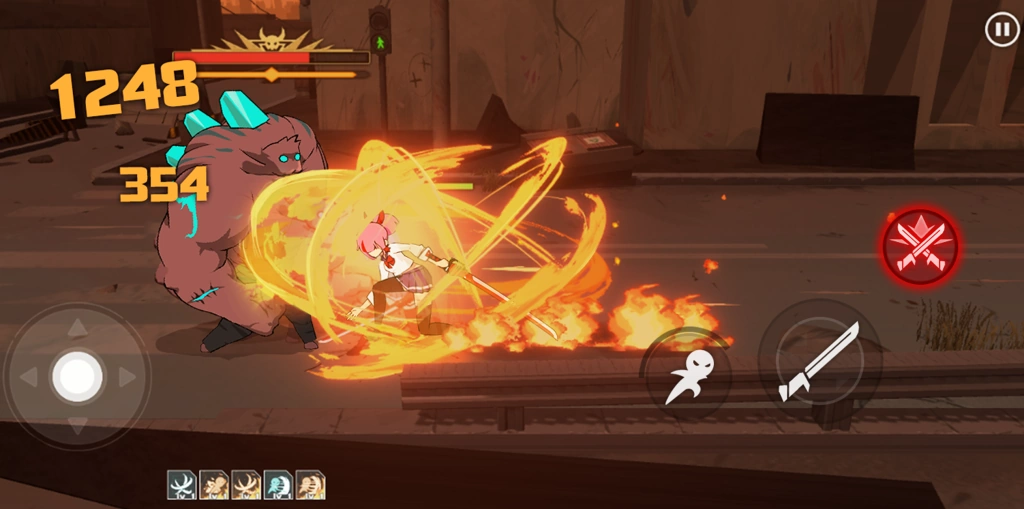1024x509 pixels.
Task: Pause the game with the pause button
Action: (1001, 29)
